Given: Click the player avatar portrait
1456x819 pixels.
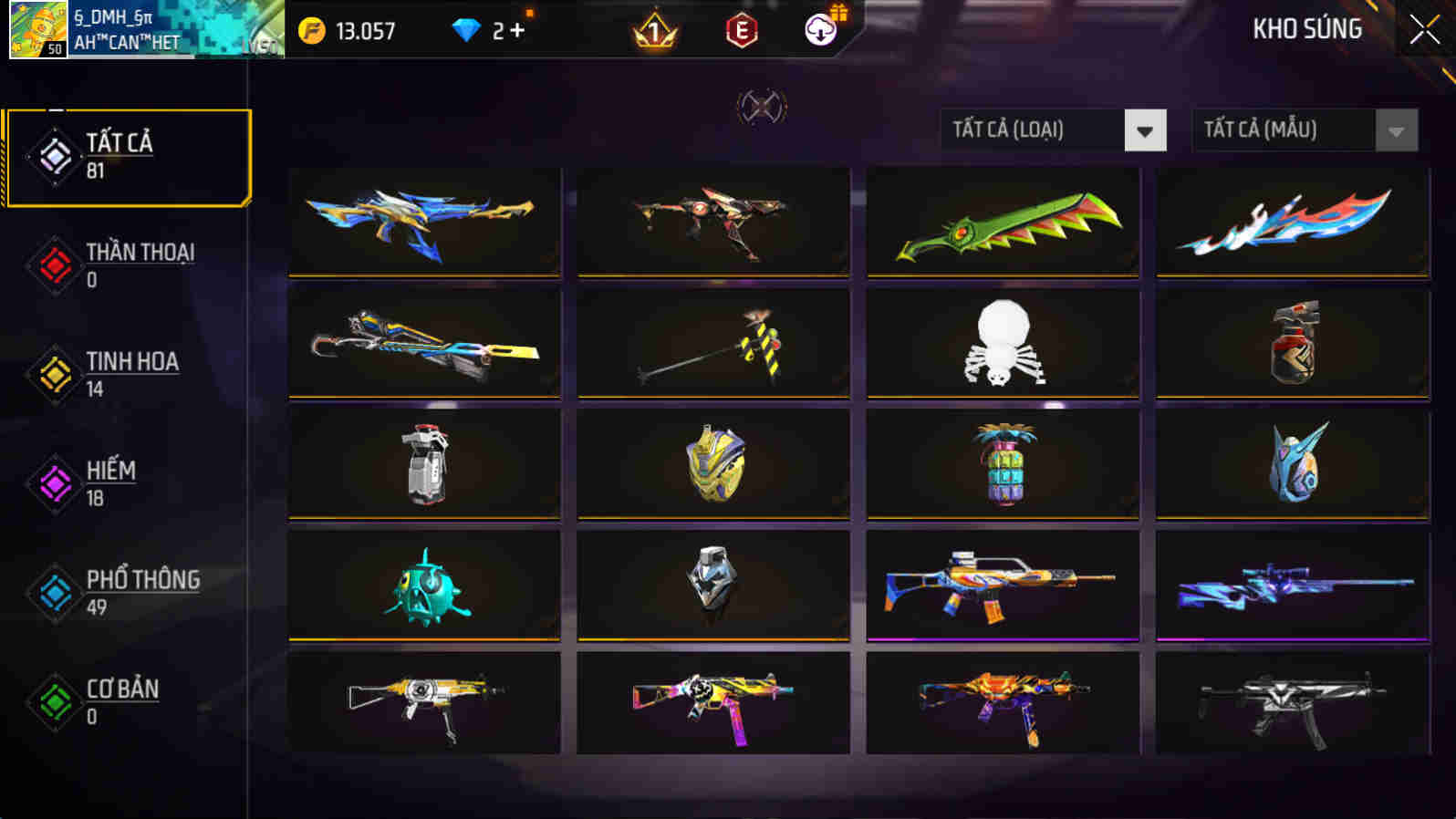Looking at the screenshot, I should [x=37, y=27].
